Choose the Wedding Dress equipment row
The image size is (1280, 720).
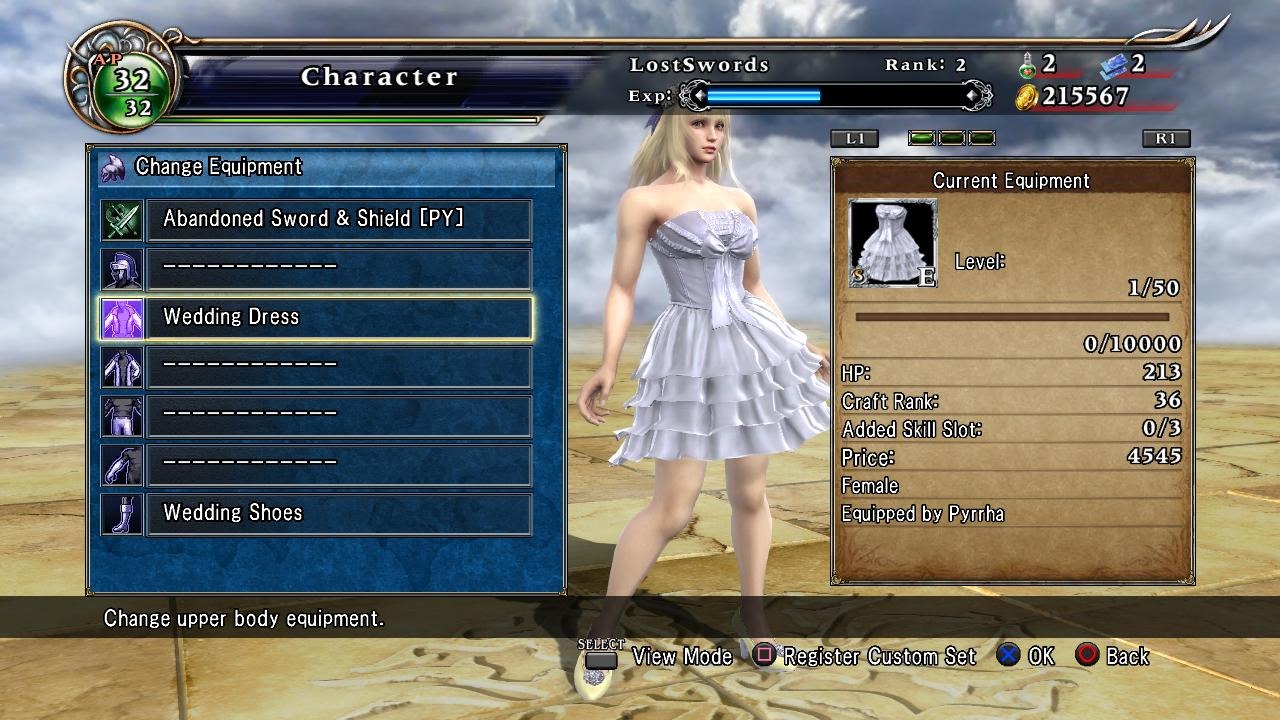pos(338,318)
